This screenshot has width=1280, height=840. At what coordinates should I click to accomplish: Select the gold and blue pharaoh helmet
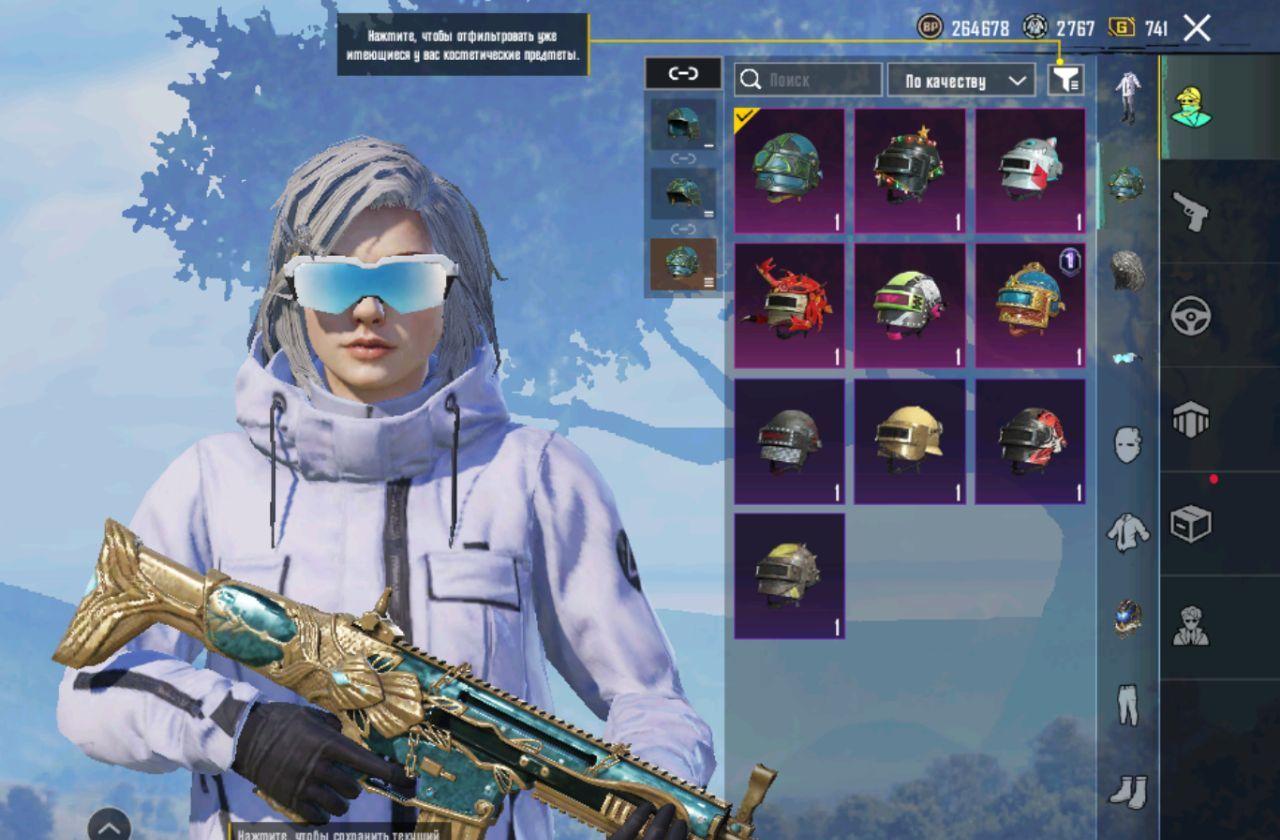(1030, 306)
